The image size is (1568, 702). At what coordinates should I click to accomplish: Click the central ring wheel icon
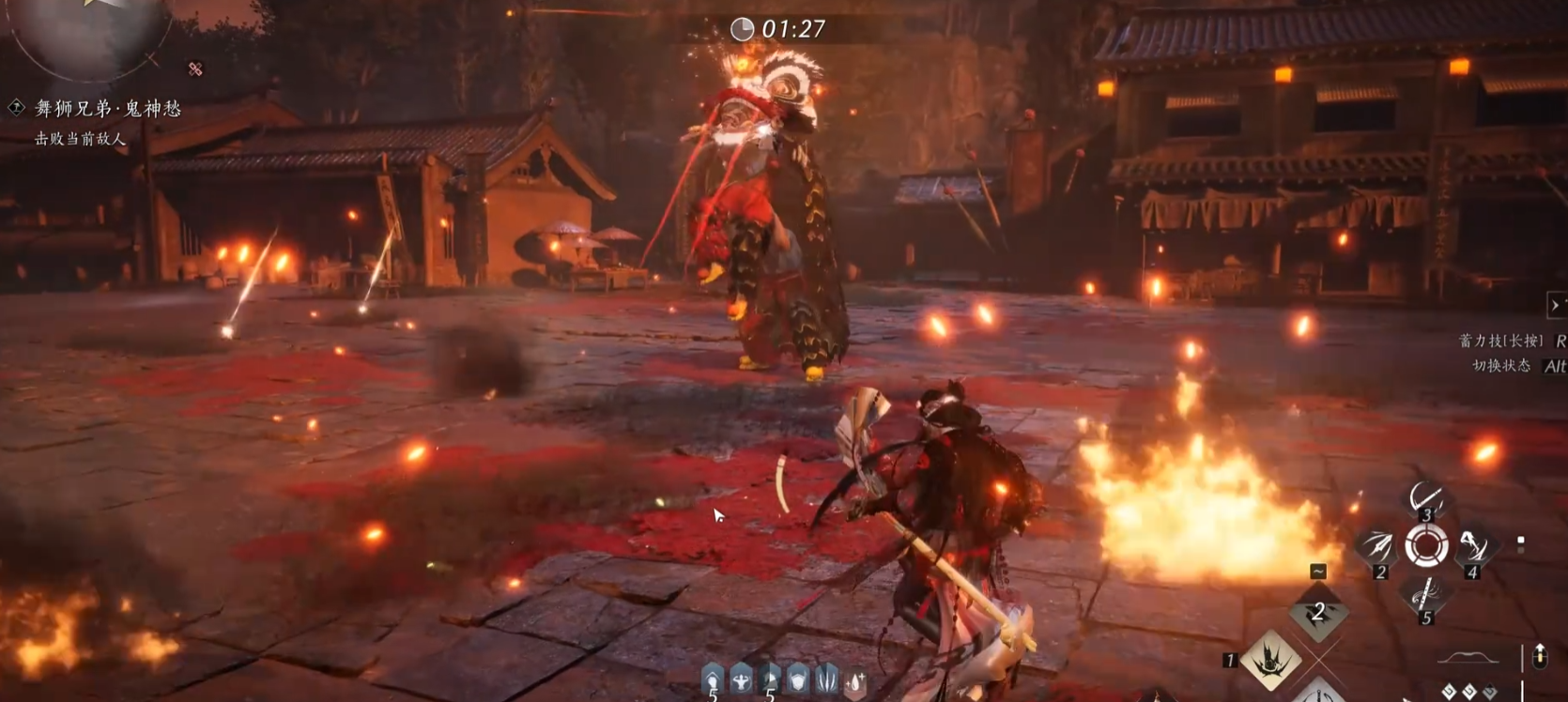click(x=1426, y=545)
